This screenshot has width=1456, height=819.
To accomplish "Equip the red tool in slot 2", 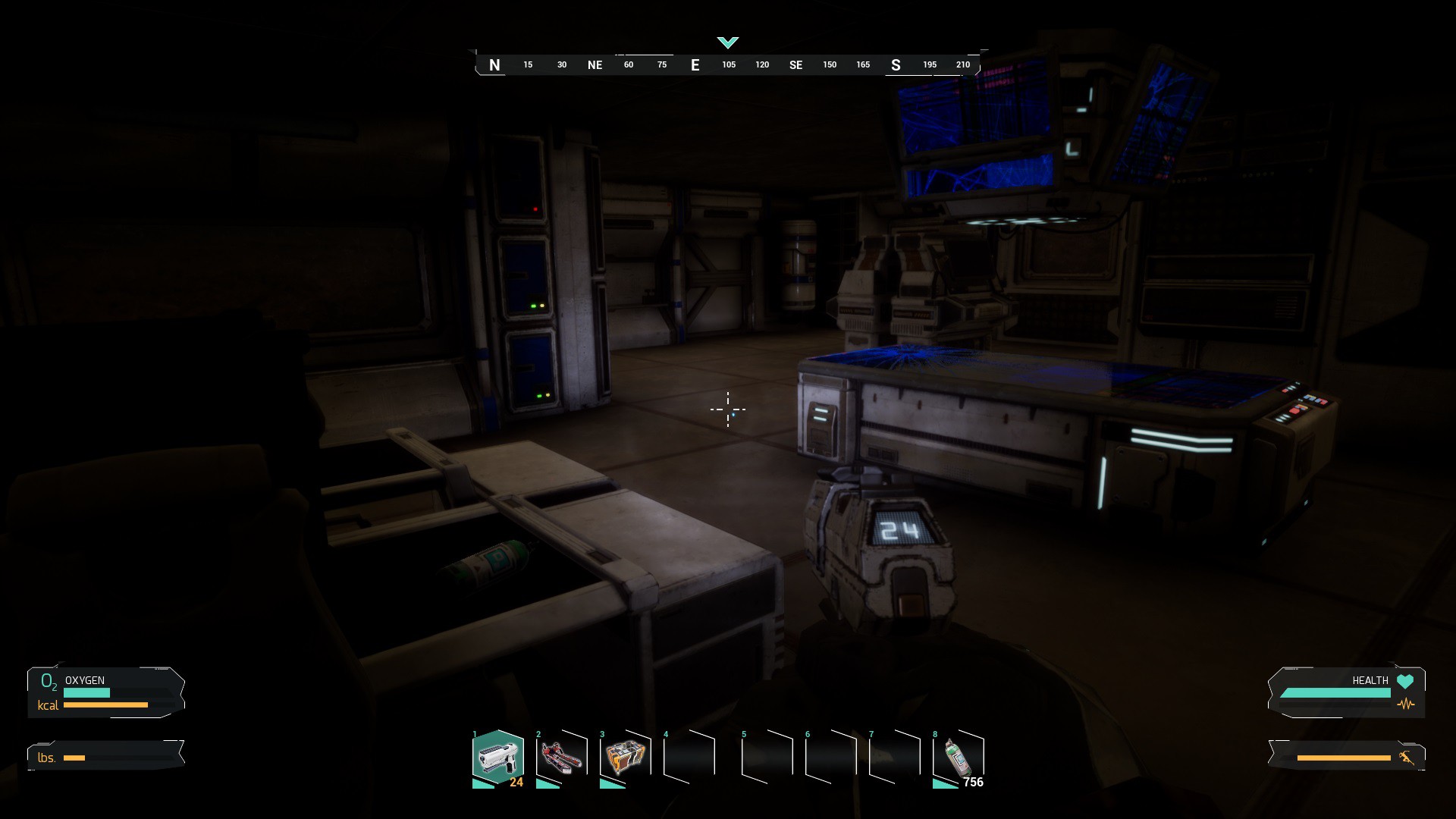I will [562, 757].
